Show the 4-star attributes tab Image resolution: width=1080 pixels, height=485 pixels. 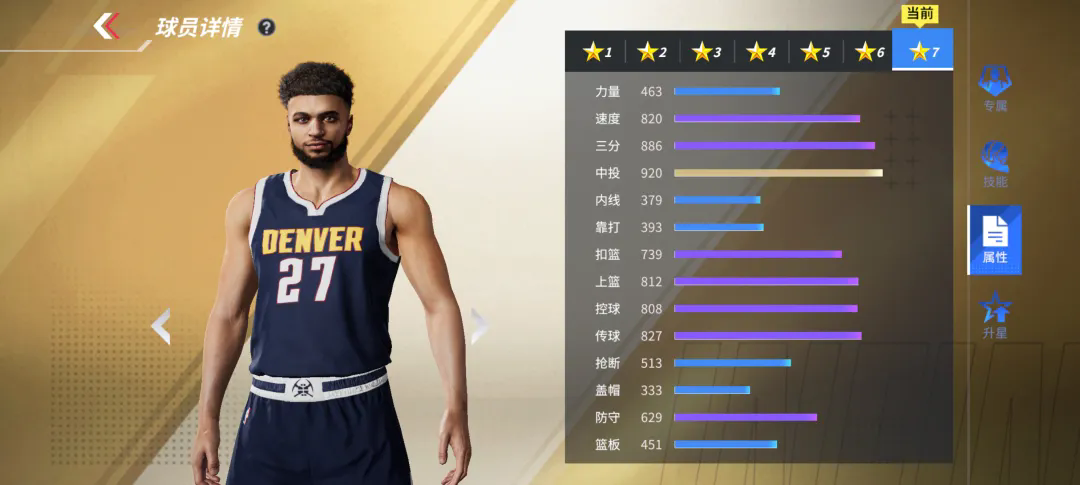tap(761, 51)
